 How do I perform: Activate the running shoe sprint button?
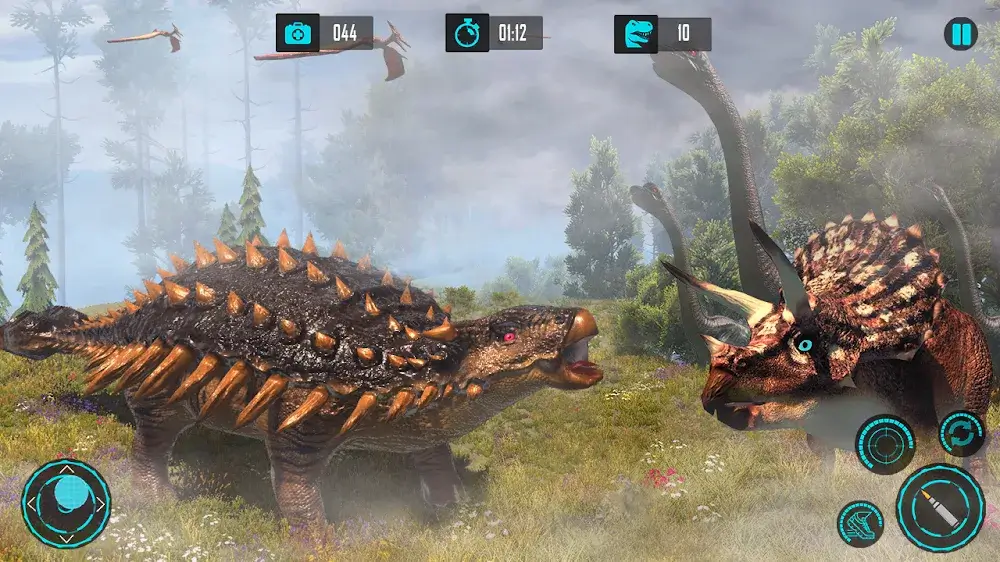click(x=860, y=524)
